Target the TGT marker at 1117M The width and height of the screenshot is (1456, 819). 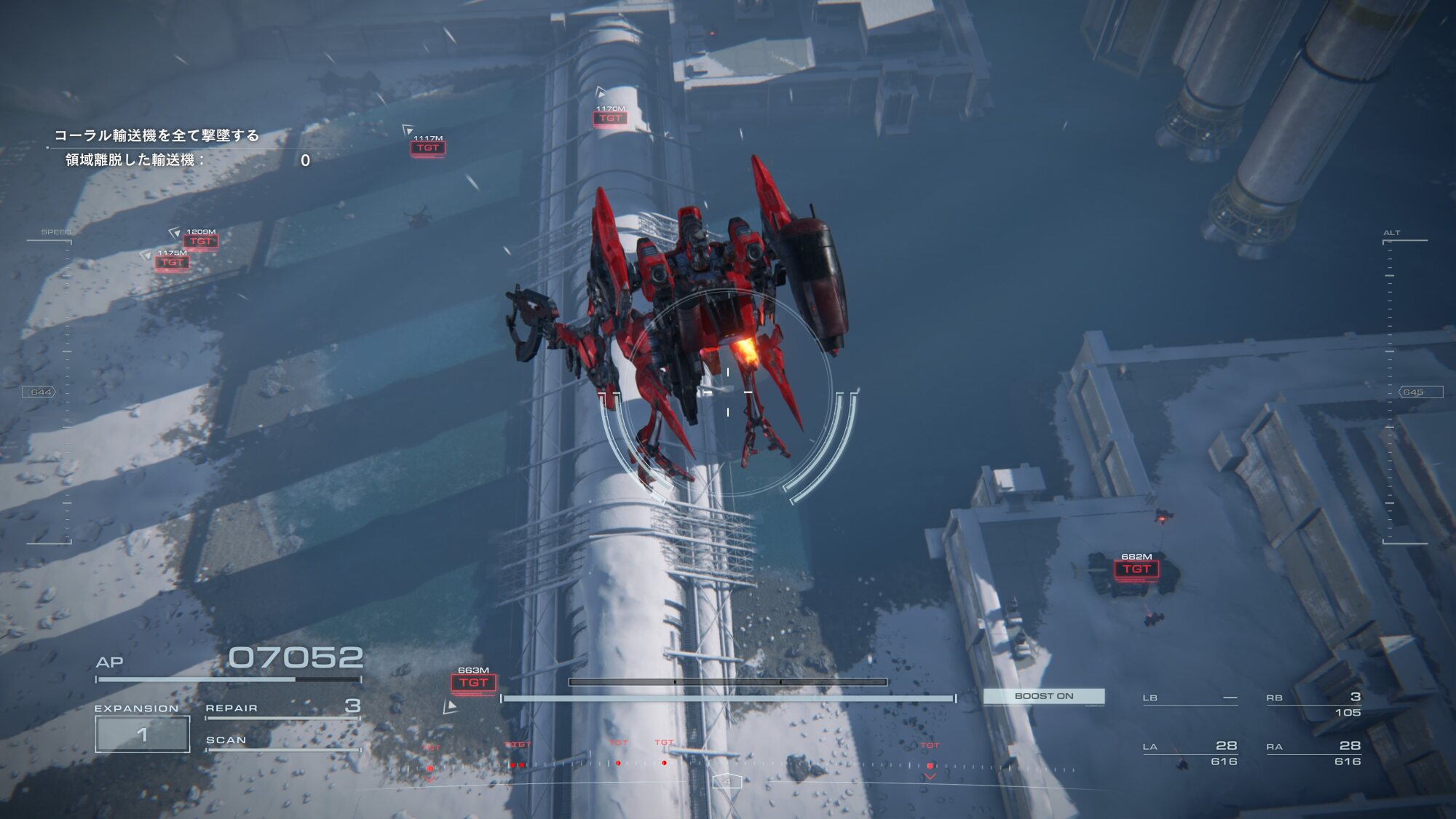[x=427, y=148]
